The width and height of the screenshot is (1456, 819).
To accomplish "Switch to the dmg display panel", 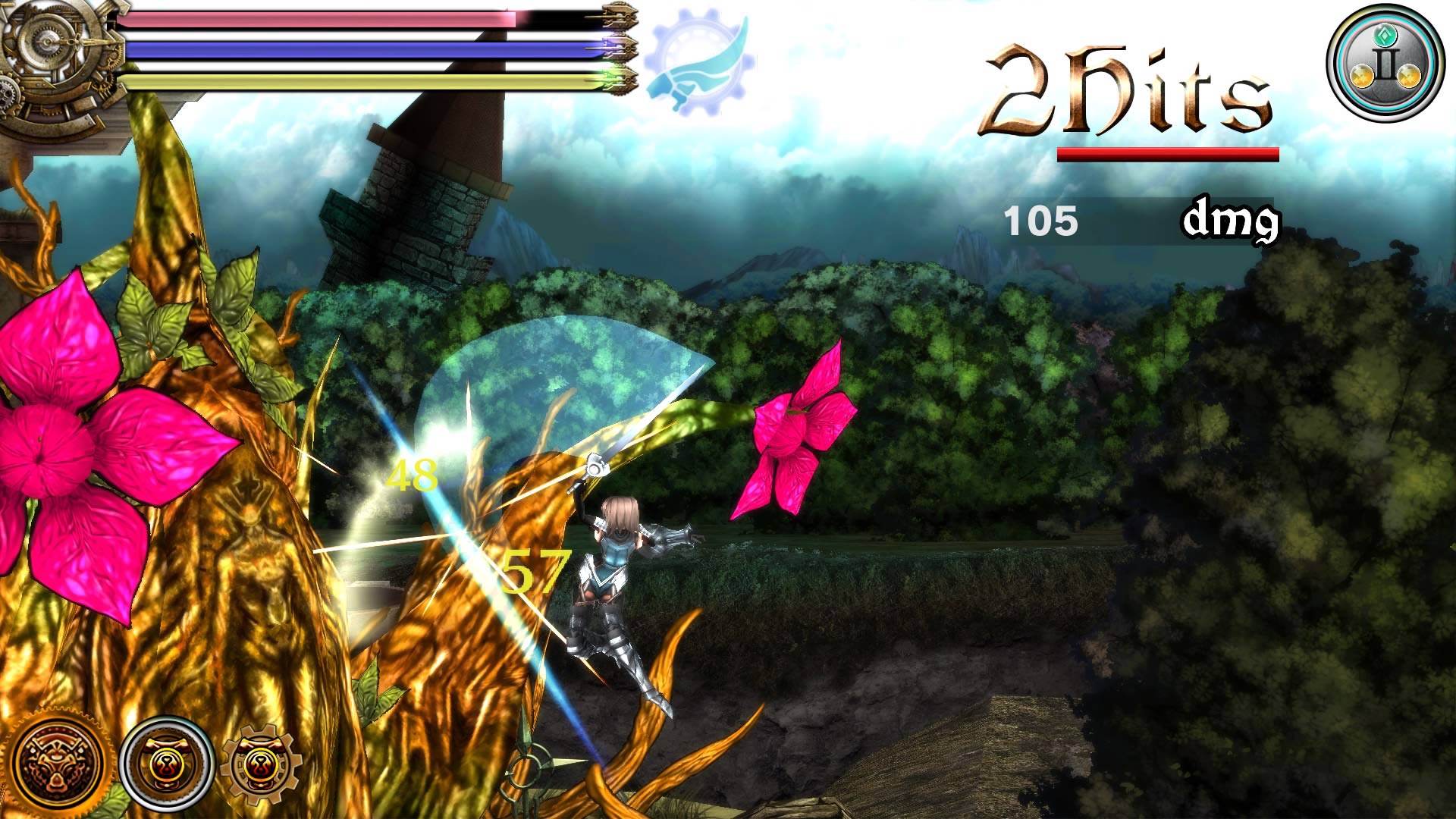I will coord(1232,220).
